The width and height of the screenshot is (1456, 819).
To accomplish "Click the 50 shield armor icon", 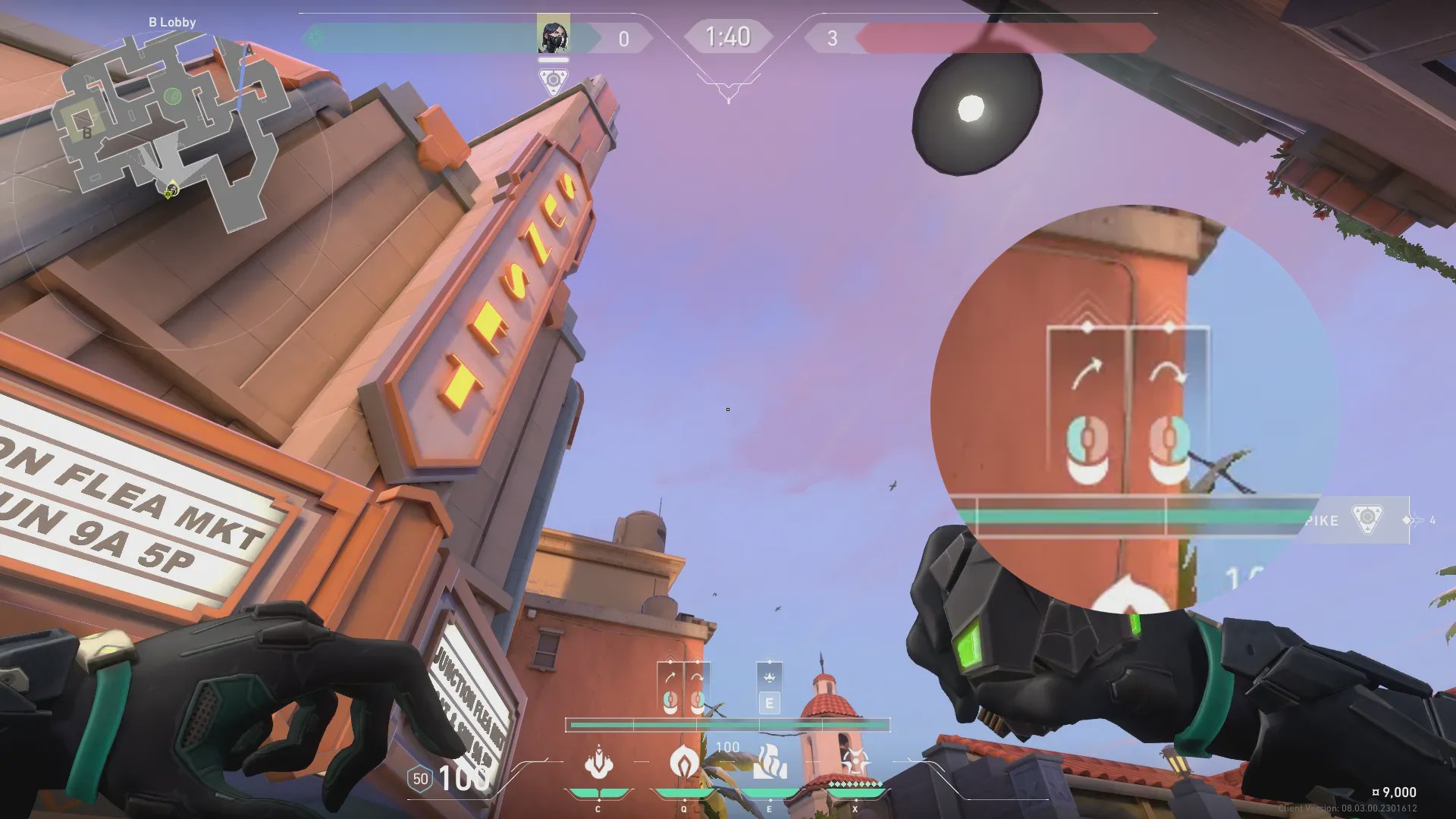I will coord(420,779).
